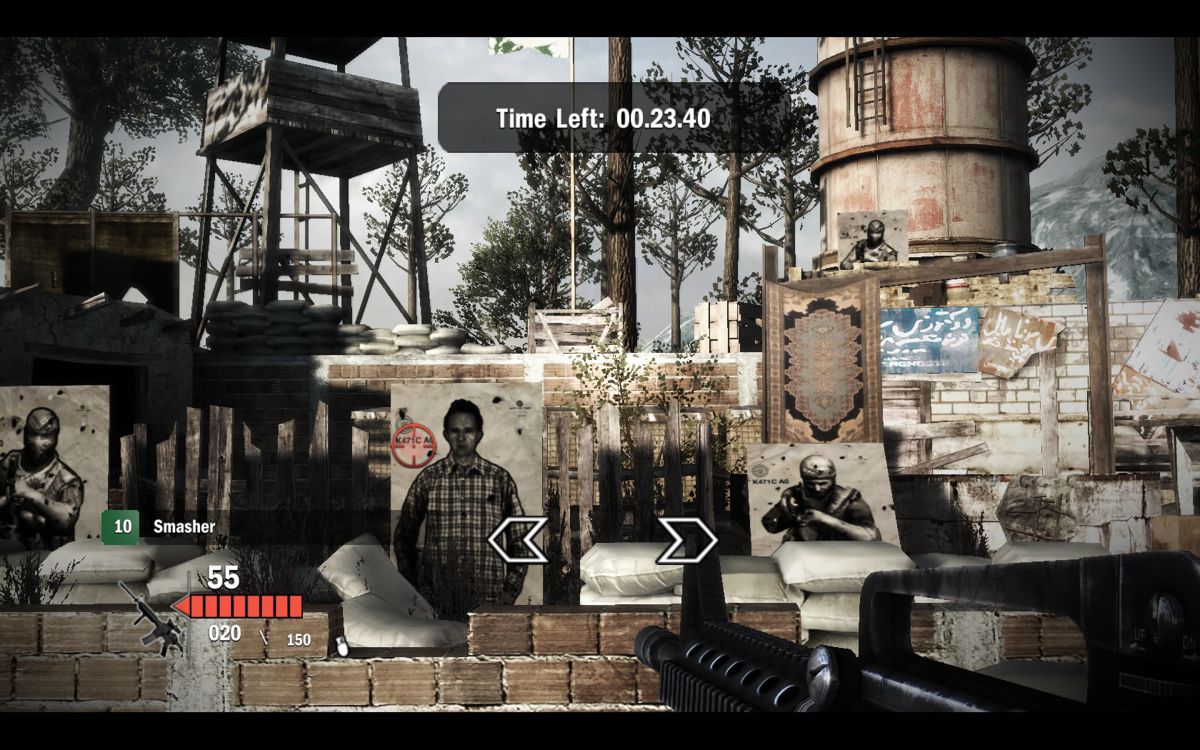Select the grenade icon beside ammo count
The width and height of the screenshot is (1200, 750).
[342, 646]
